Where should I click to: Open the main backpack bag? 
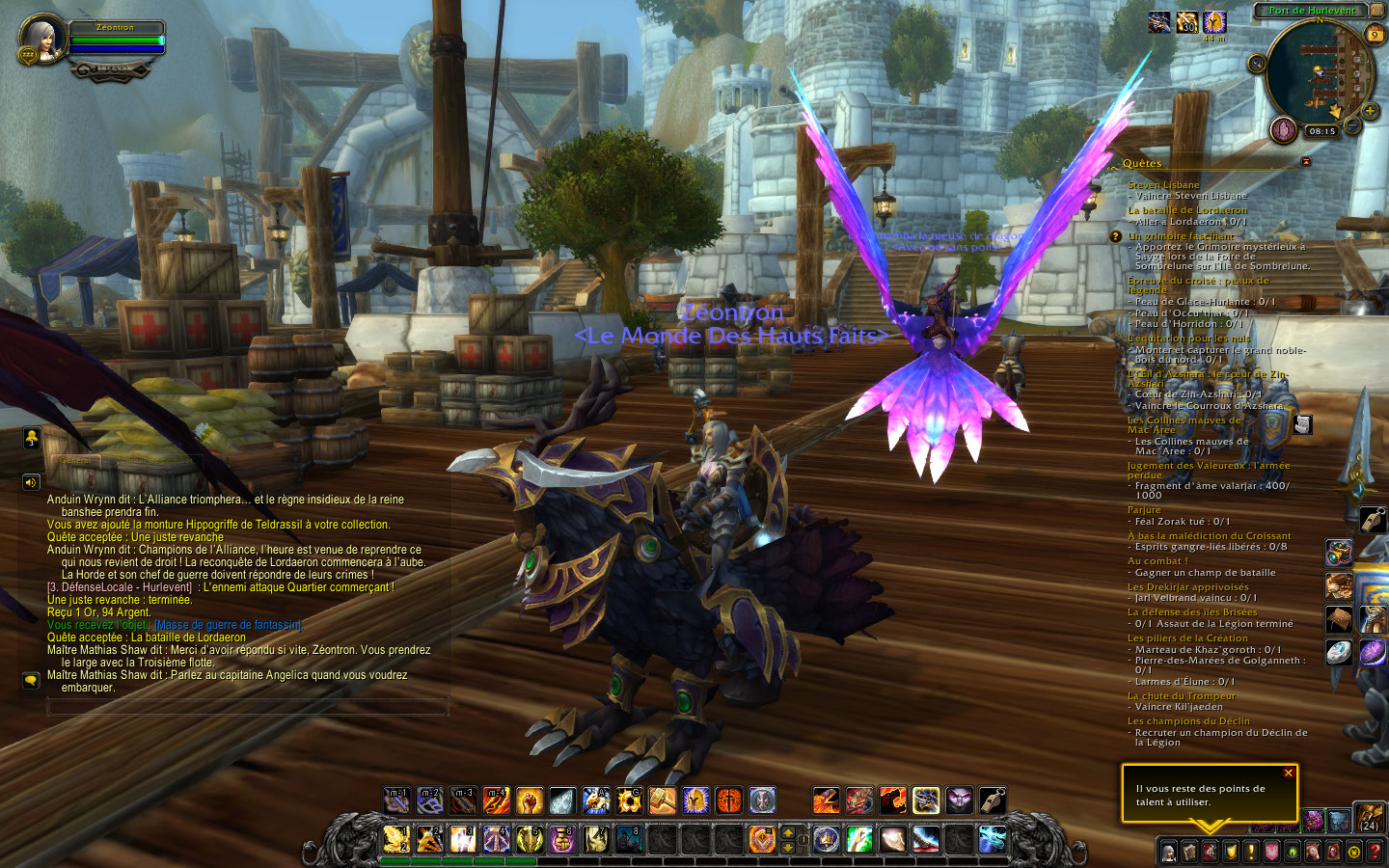click(x=1369, y=819)
